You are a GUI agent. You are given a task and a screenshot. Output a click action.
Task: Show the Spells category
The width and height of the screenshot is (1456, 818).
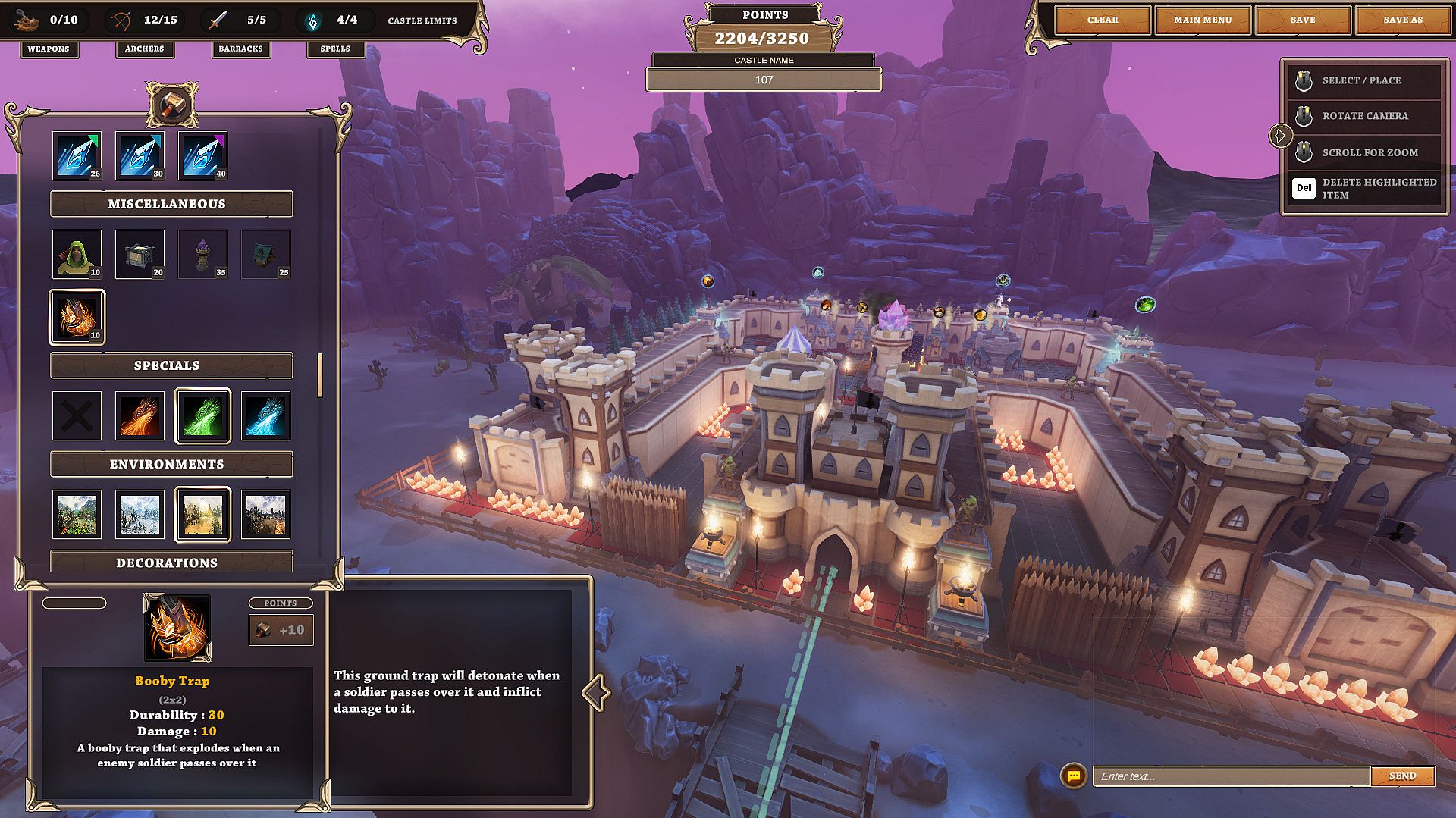tap(335, 49)
